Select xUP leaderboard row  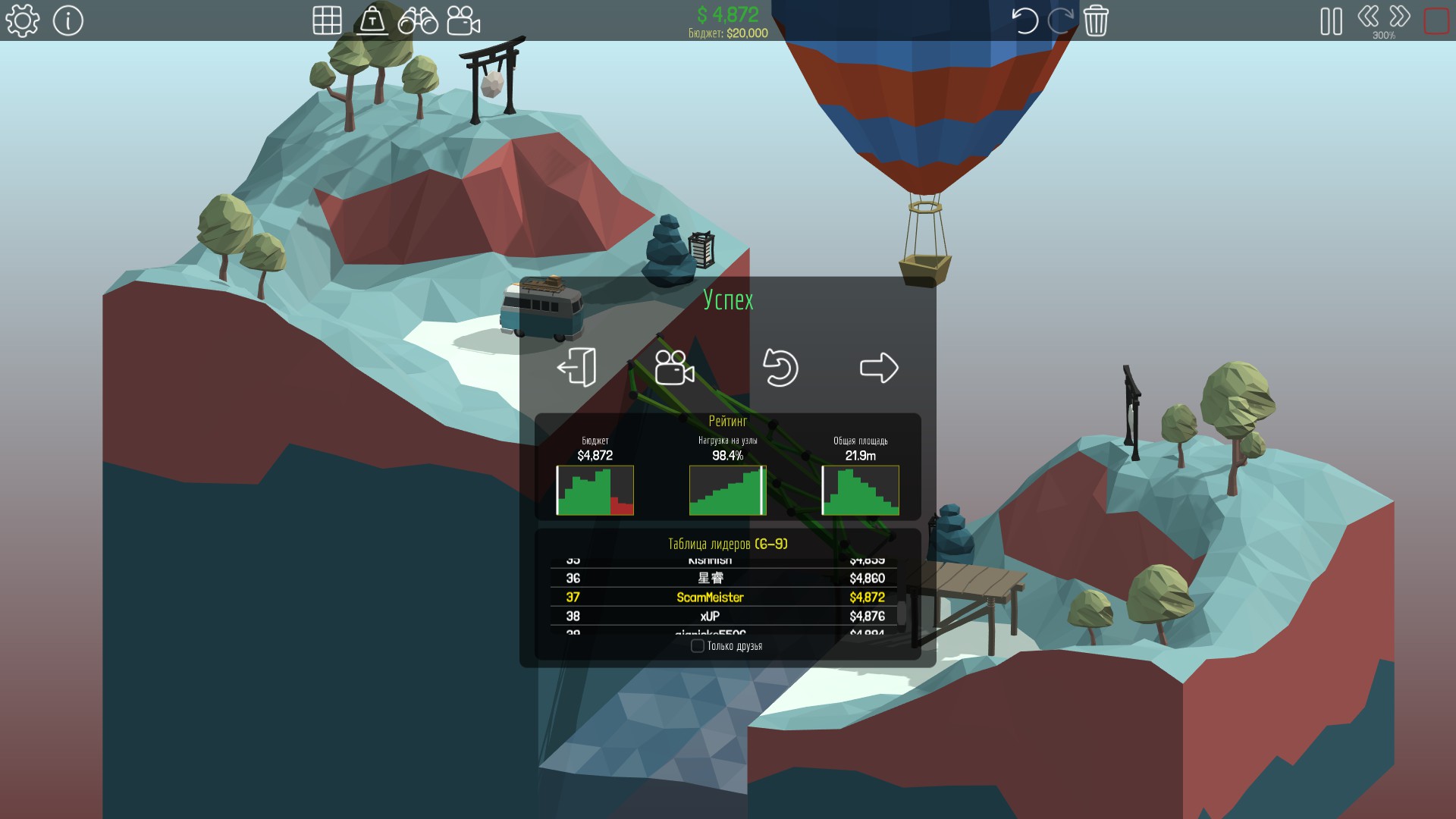point(723,617)
